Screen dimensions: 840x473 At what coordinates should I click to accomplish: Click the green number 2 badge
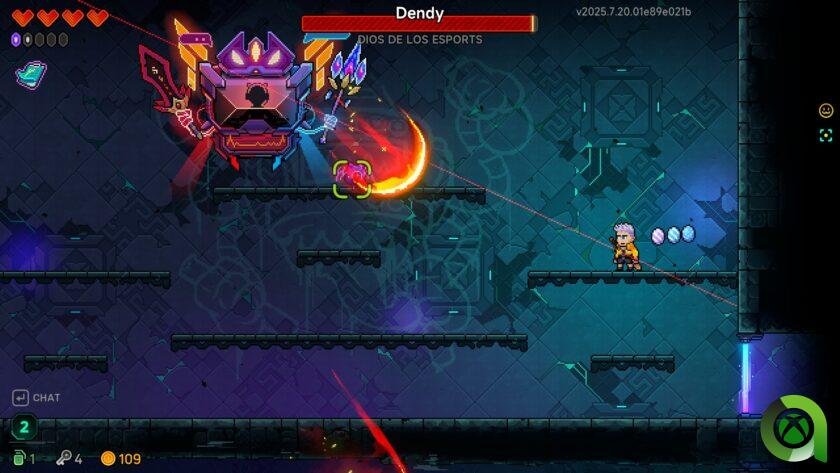[24, 427]
